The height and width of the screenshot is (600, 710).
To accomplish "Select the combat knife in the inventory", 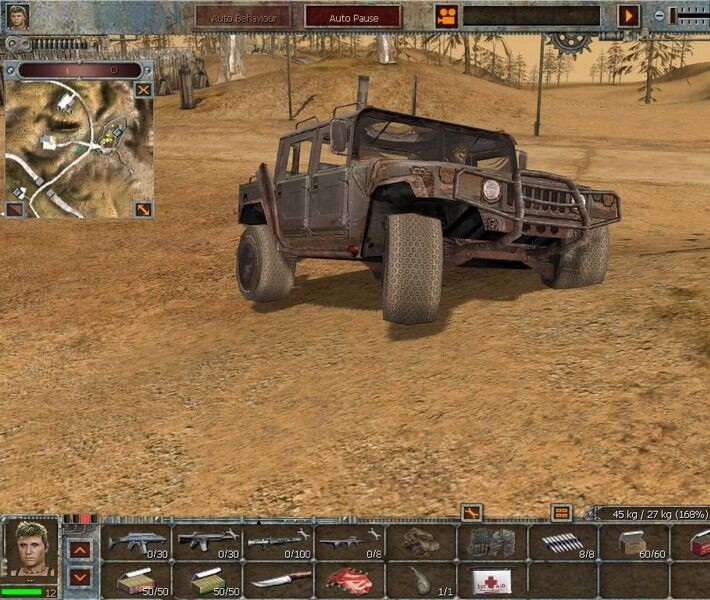I will click(x=279, y=580).
